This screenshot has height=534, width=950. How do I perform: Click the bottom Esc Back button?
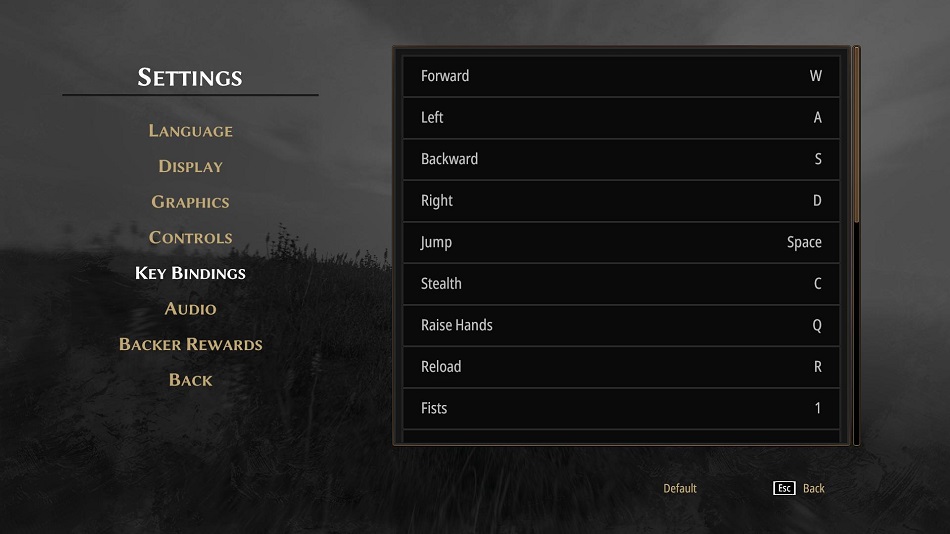[800, 488]
